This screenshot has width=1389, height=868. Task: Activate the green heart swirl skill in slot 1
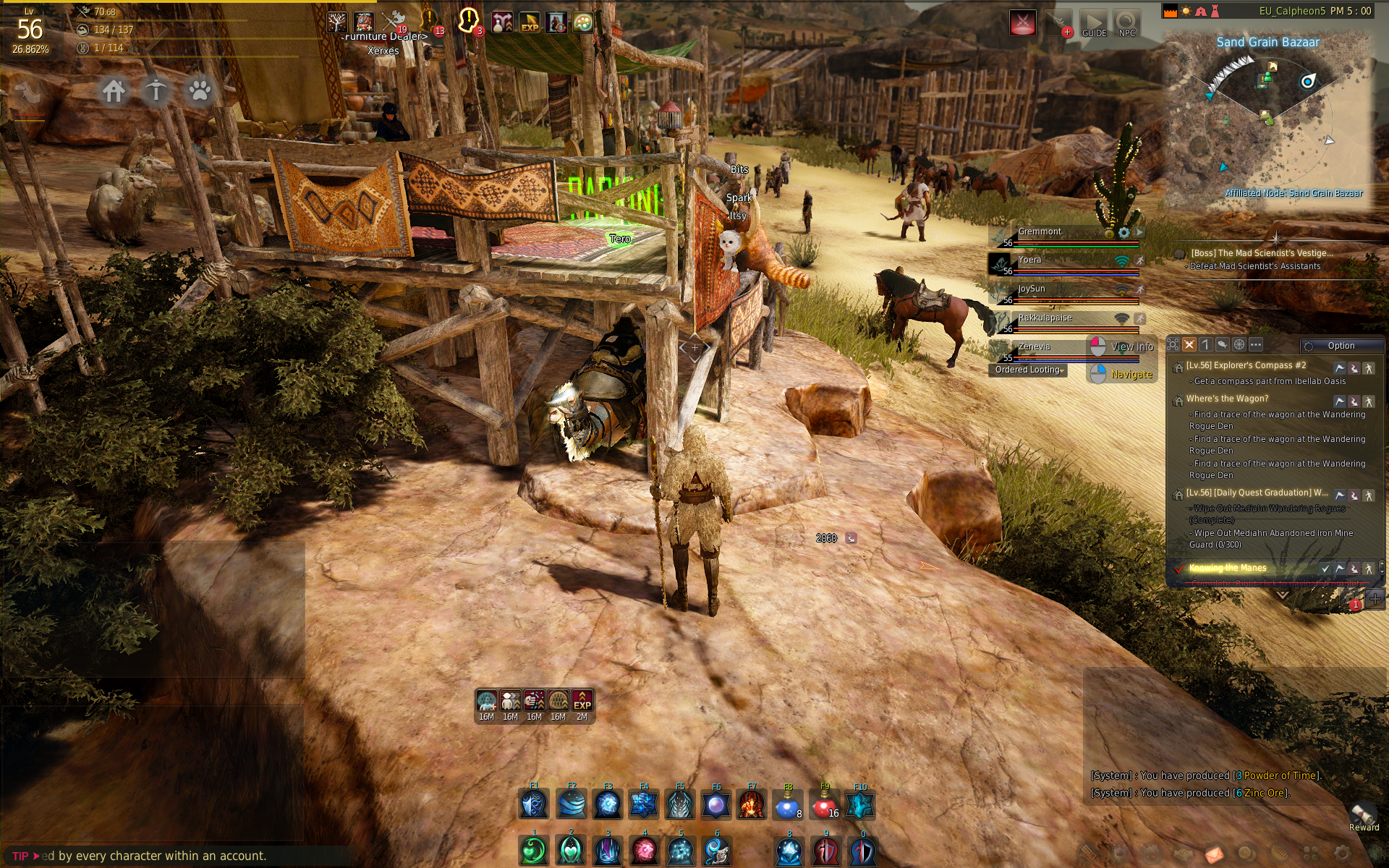click(534, 851)
